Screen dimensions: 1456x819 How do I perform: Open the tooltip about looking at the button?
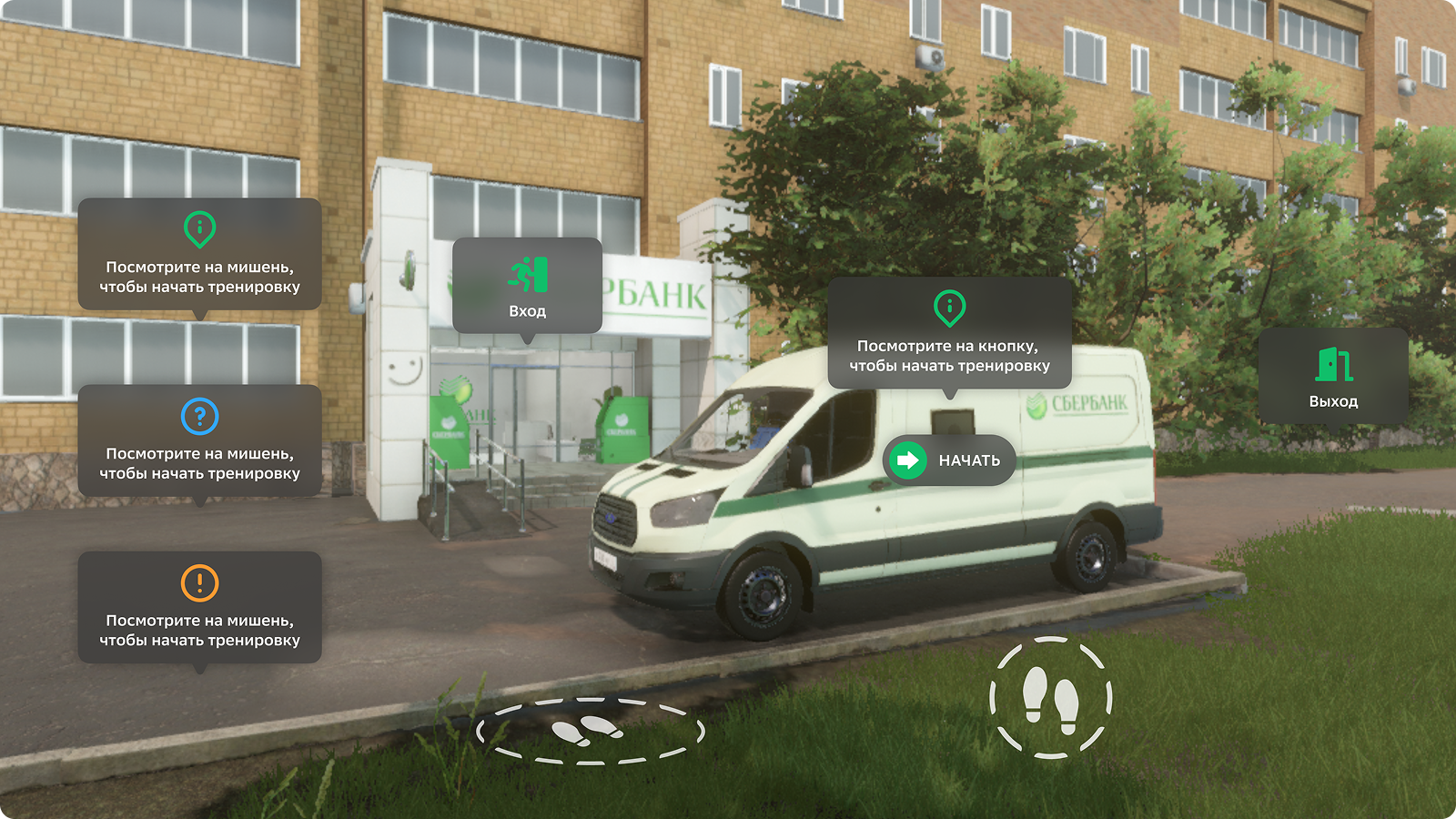point(949,333)
